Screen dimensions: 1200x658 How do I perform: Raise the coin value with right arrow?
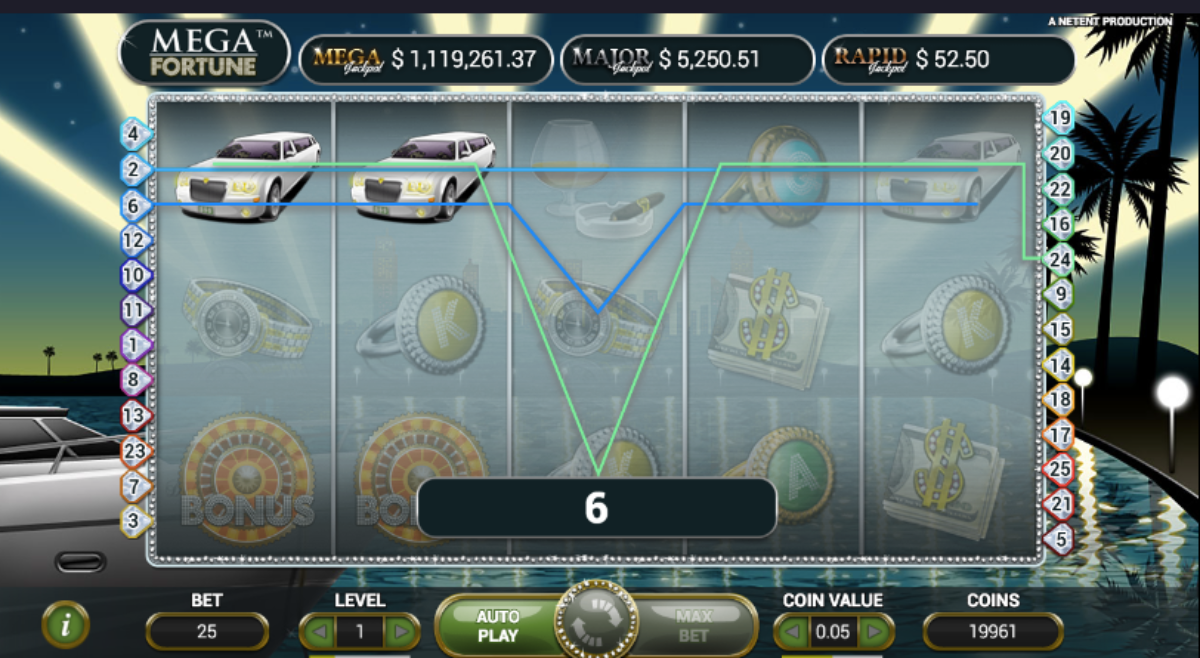click(876, 632)
